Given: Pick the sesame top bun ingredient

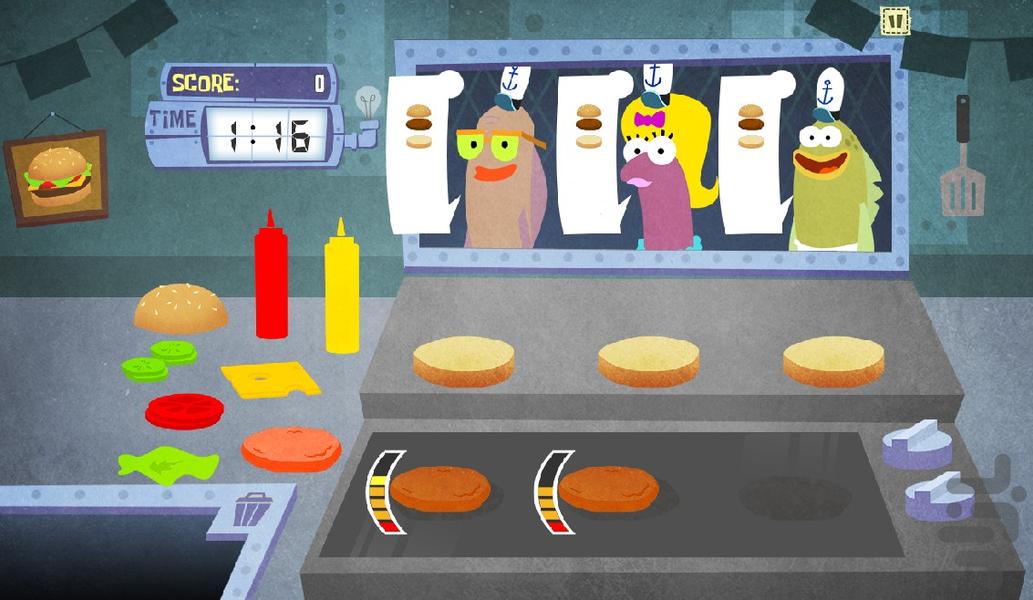Looking at the screenshot, I should point(180,307).
